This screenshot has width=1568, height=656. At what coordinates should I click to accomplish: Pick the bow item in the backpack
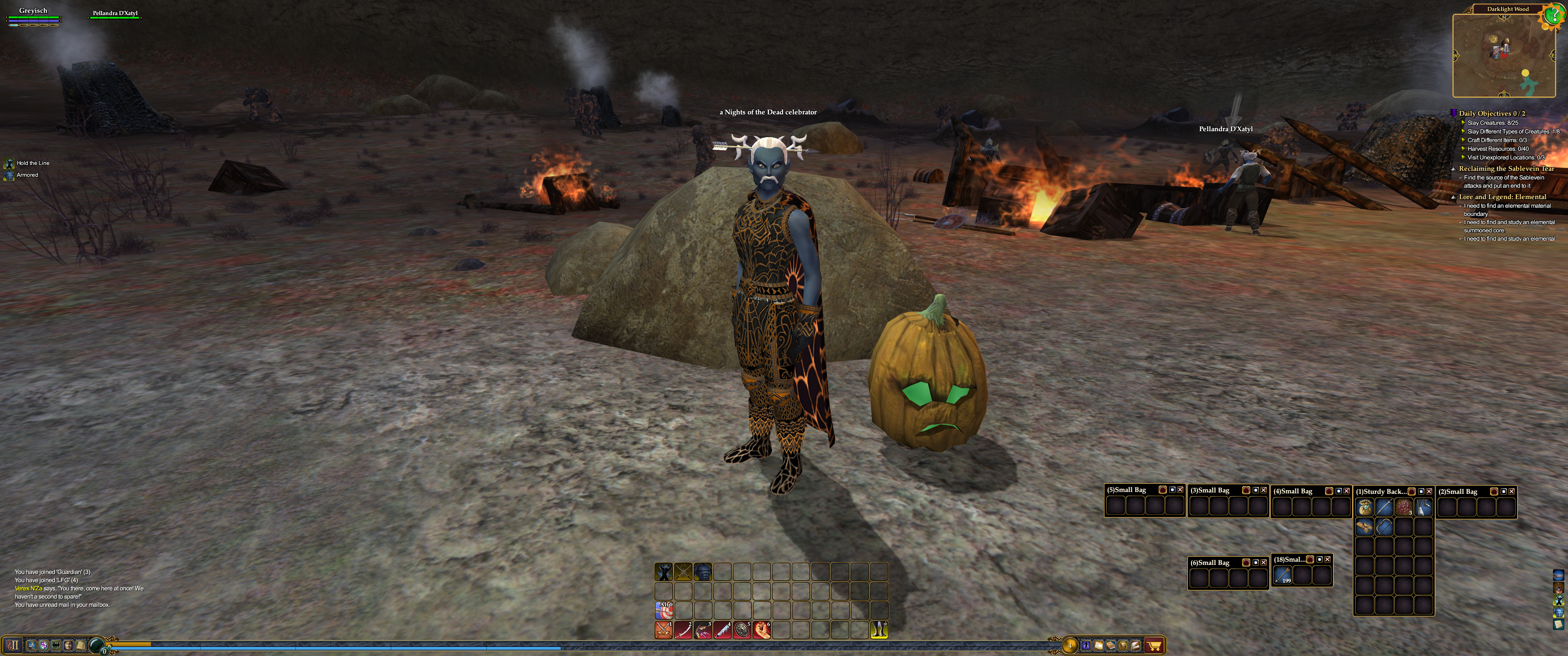coord(1383,526)
